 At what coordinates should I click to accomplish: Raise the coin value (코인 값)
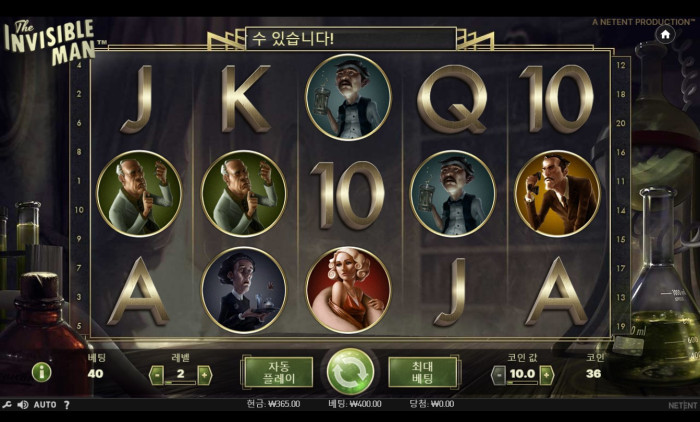[546, 375]
